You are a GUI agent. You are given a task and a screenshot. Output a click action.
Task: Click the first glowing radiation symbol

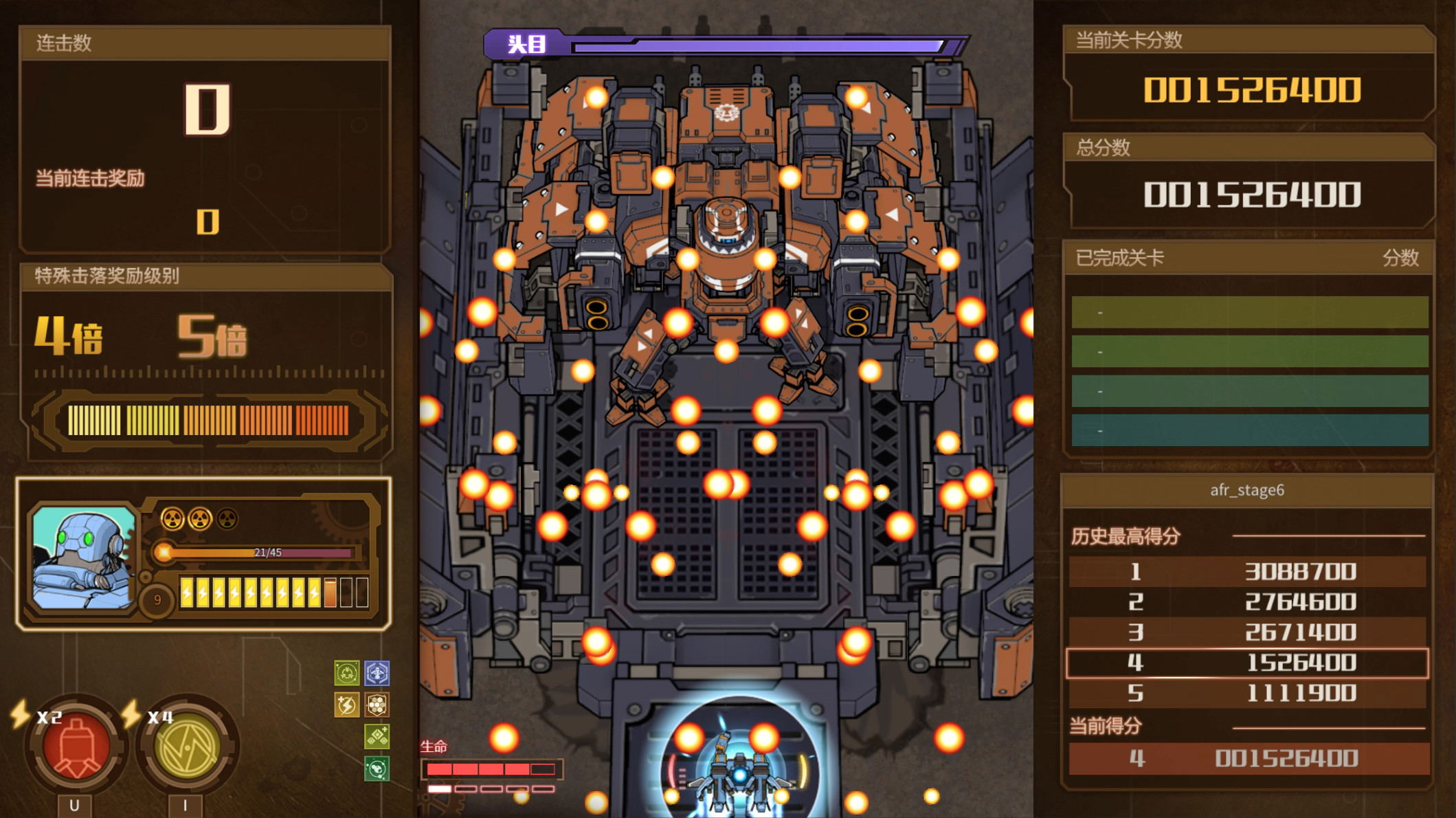[x=173, y=519]
